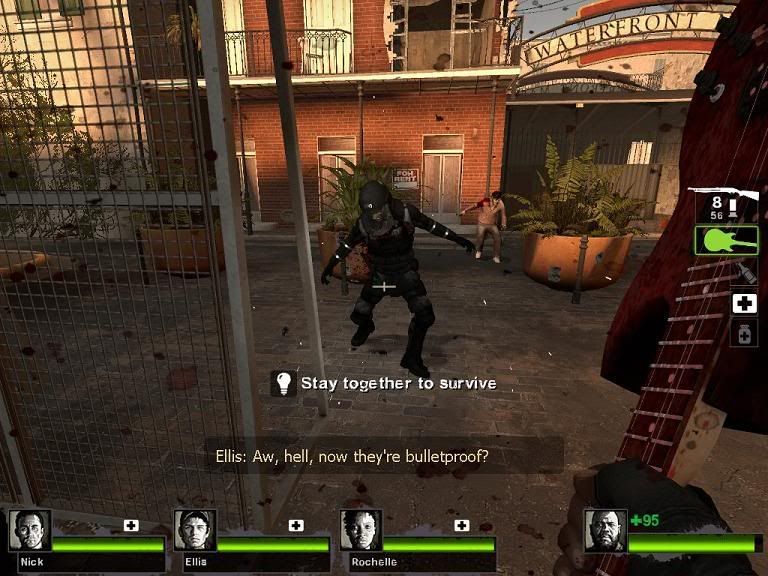Click the lightbulb hint icon

tap(283, 383)
